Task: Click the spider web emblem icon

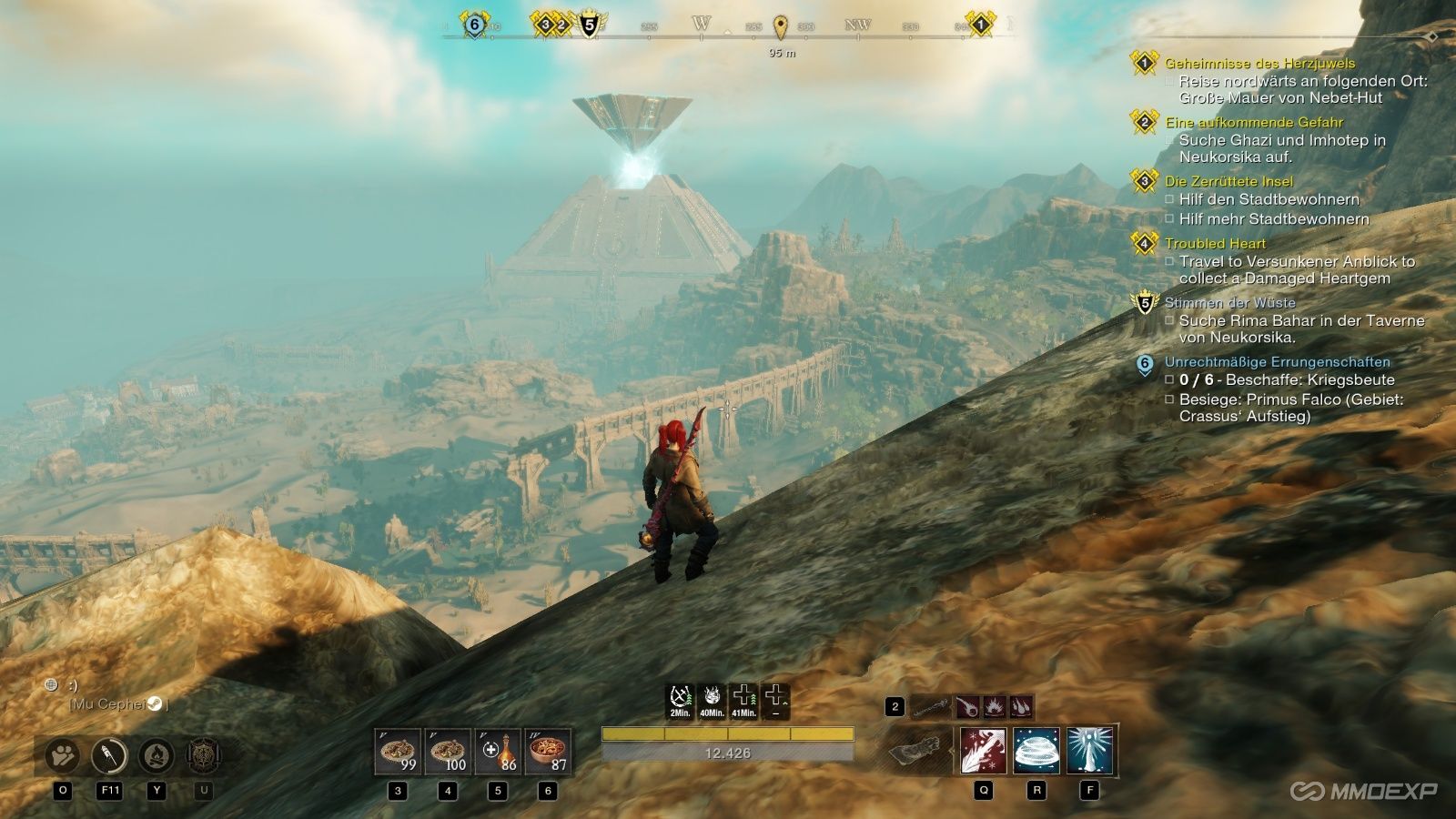Action: [203, 755]
